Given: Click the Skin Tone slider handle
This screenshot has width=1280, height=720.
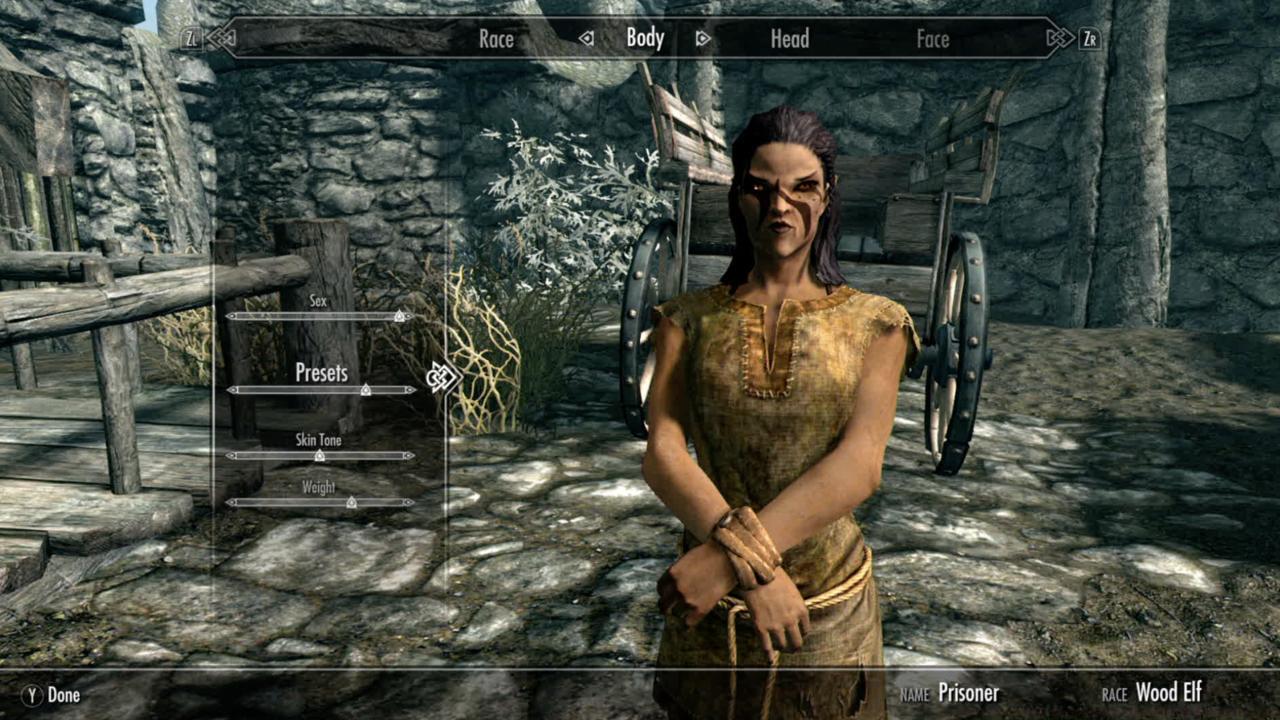Looking at the screenshot, I should coord(321,454).
